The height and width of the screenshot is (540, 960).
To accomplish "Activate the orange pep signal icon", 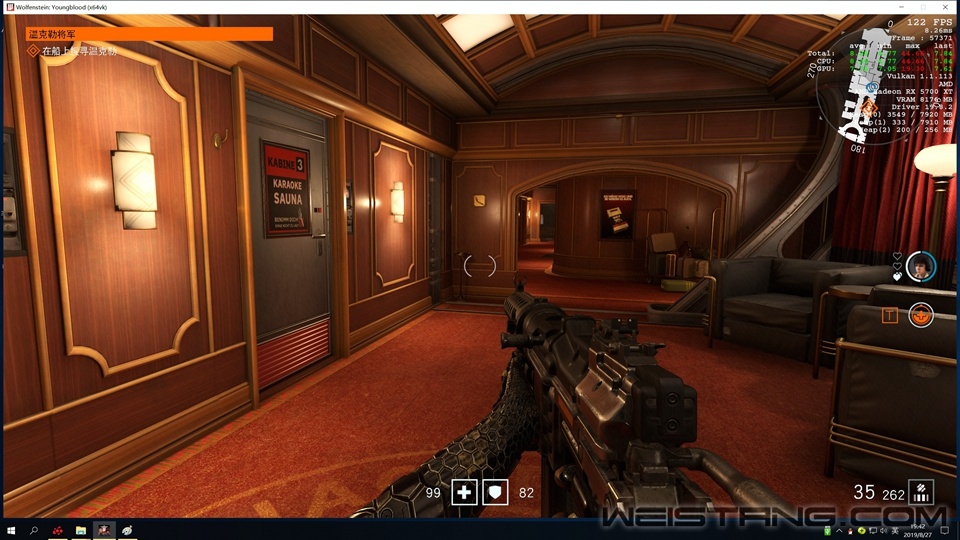I will click(920, 316).
